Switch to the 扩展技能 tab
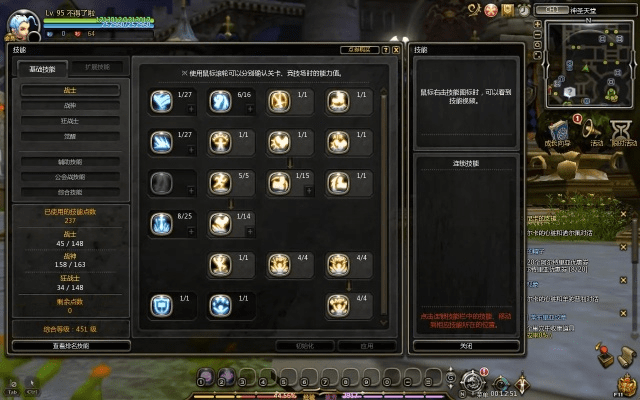 click(97, 68)
